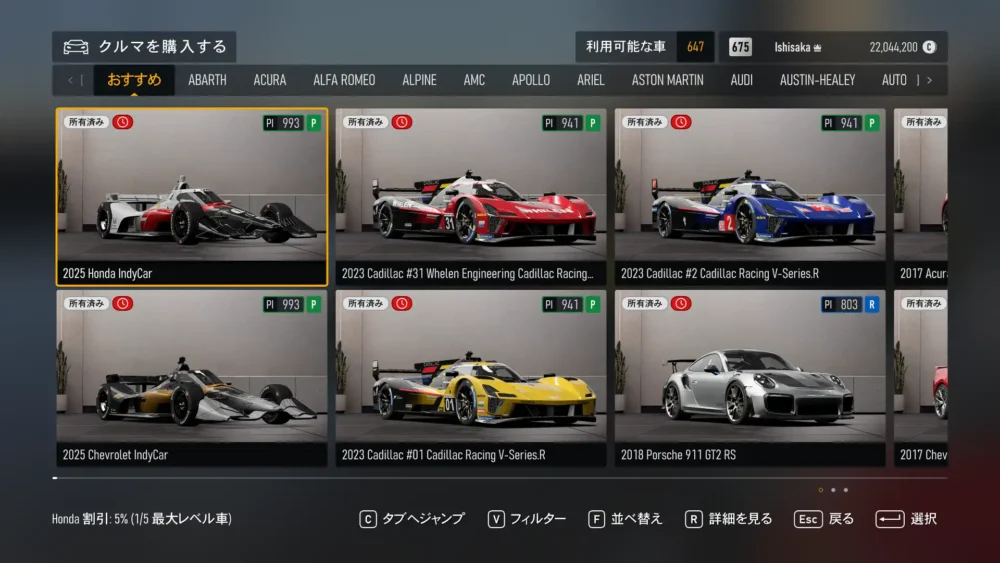
Task: Choose the yellow 2023 Cadillac #01 V-Series.R
Action: click(471, 378)
